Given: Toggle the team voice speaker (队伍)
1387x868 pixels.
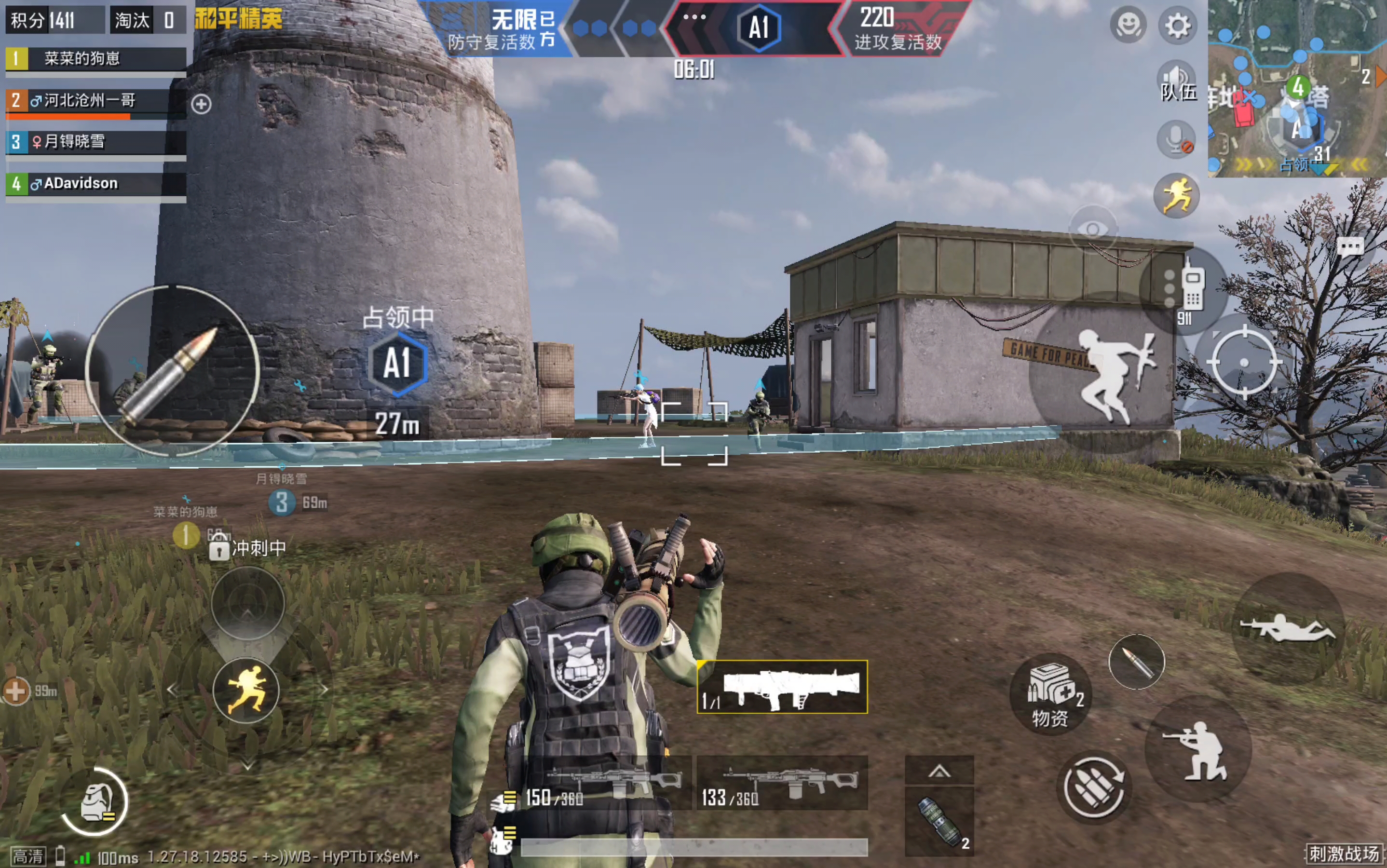Looking at the screenshot, I should pyautogui.click(x=1177, y=81).
